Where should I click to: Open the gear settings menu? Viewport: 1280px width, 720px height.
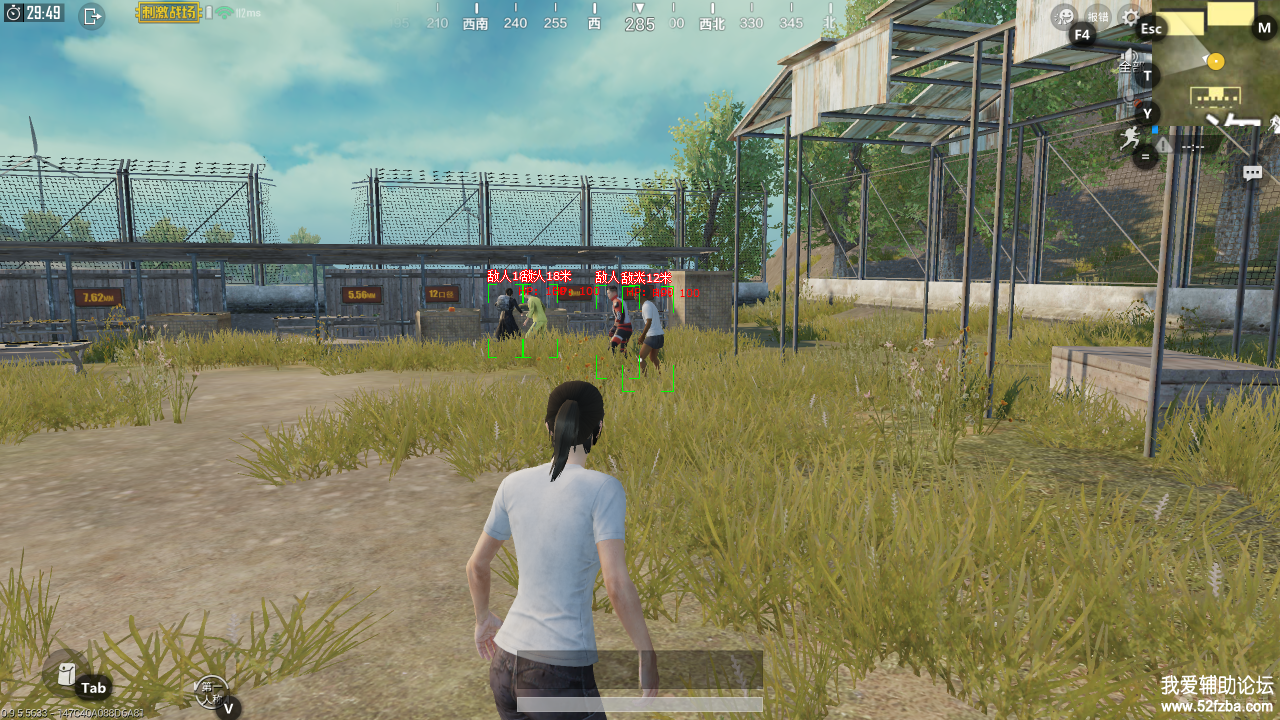tap(1130, 16)
